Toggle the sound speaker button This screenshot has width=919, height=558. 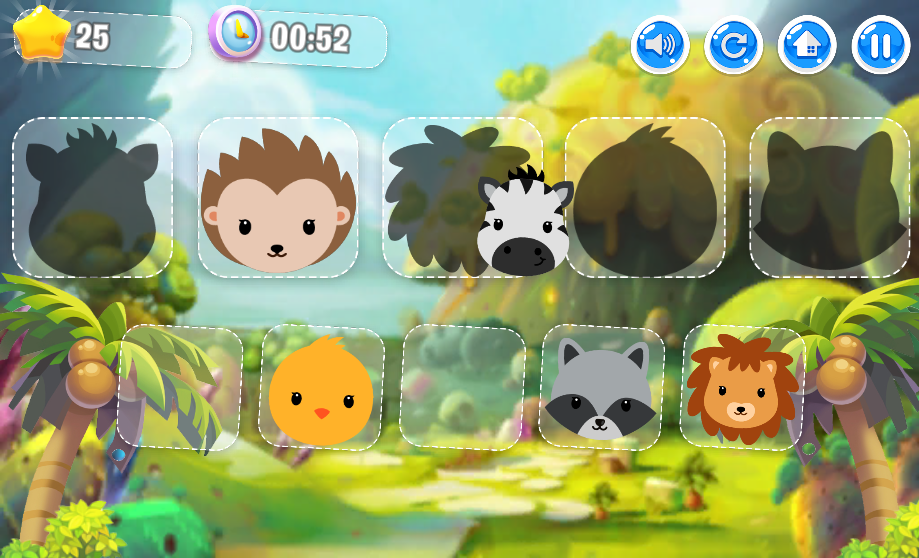(x=660, y=45)
